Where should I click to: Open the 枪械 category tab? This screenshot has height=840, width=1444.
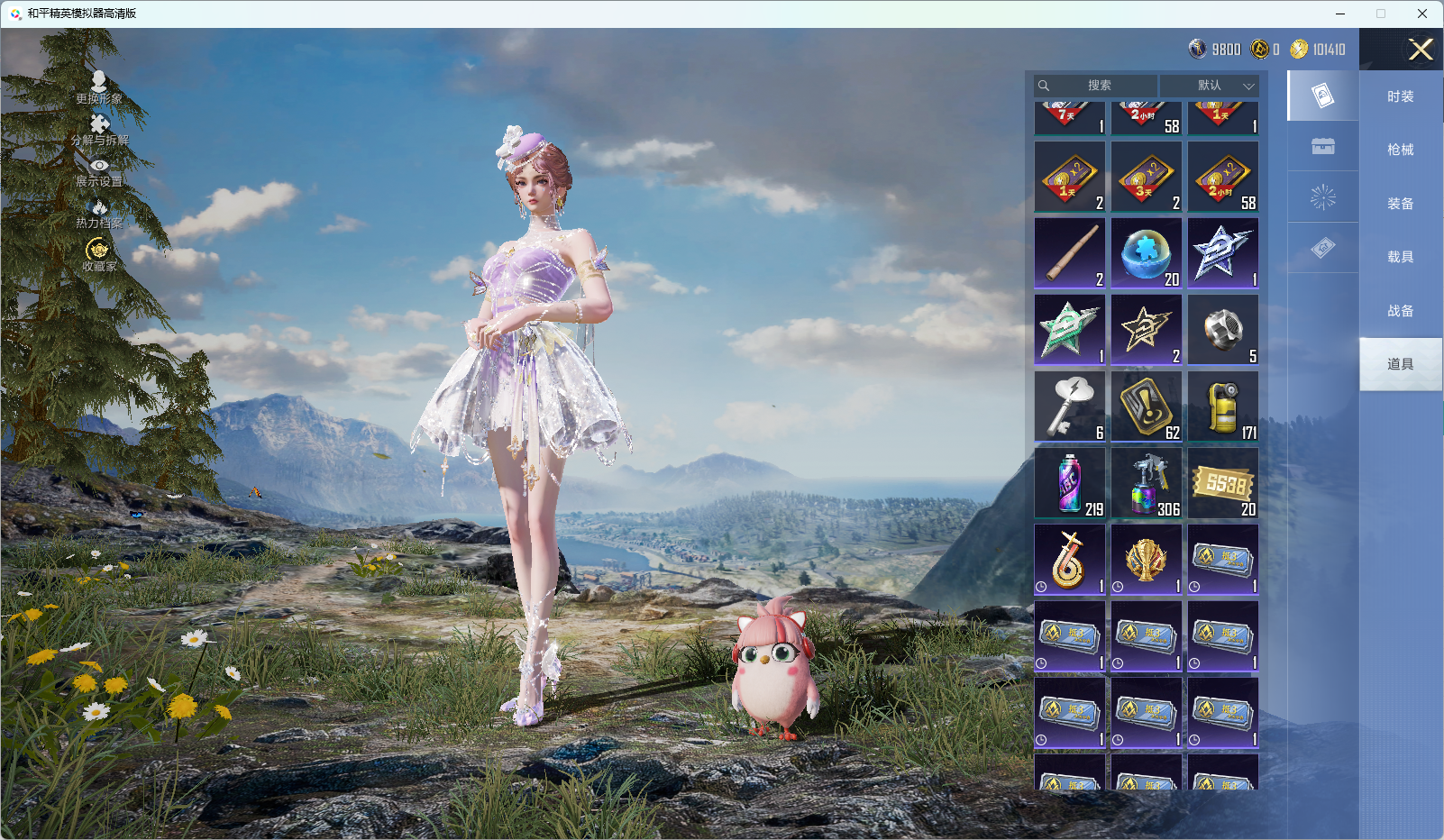1400,150
